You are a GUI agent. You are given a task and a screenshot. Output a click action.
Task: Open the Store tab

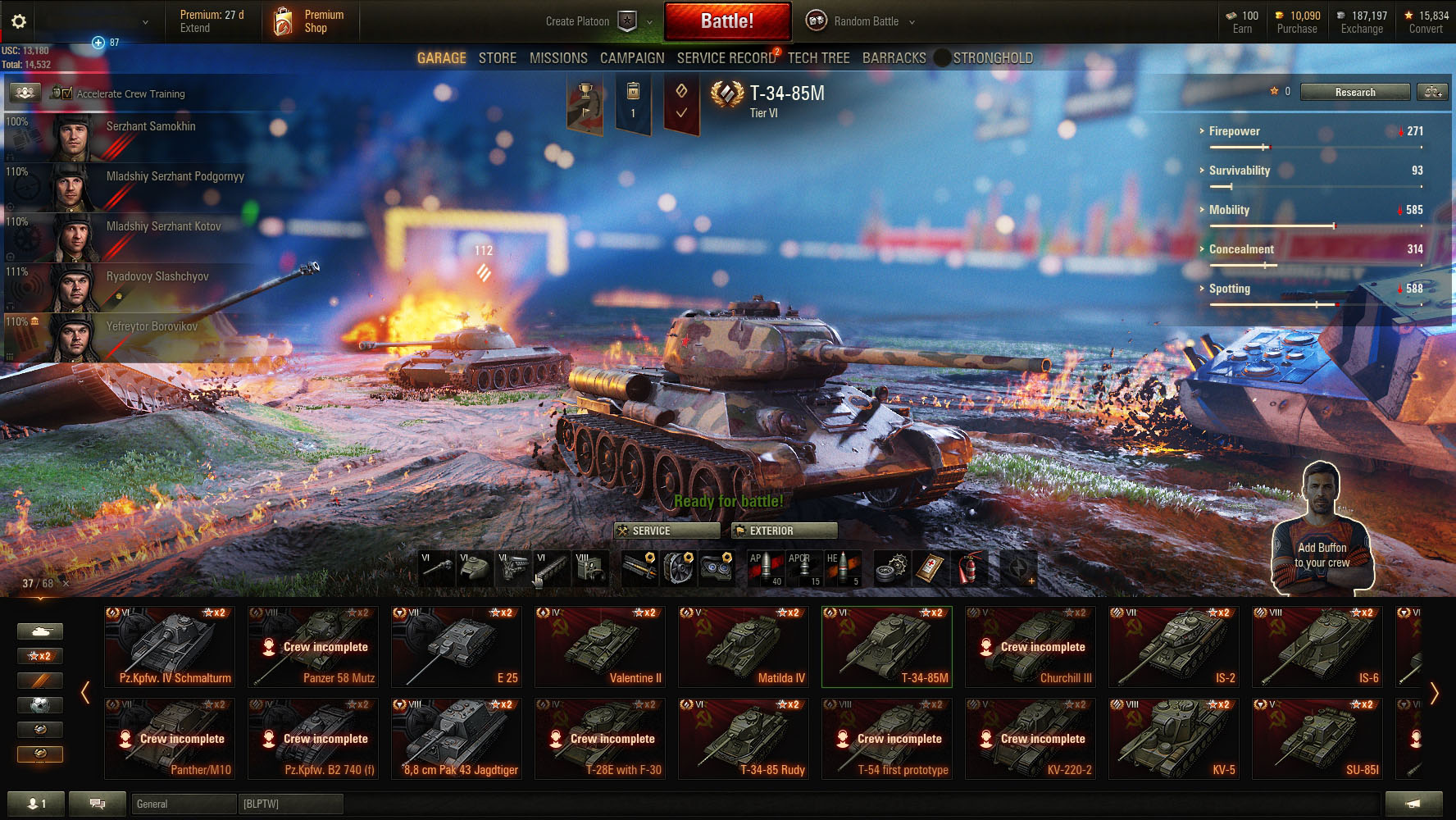(498, 58)
